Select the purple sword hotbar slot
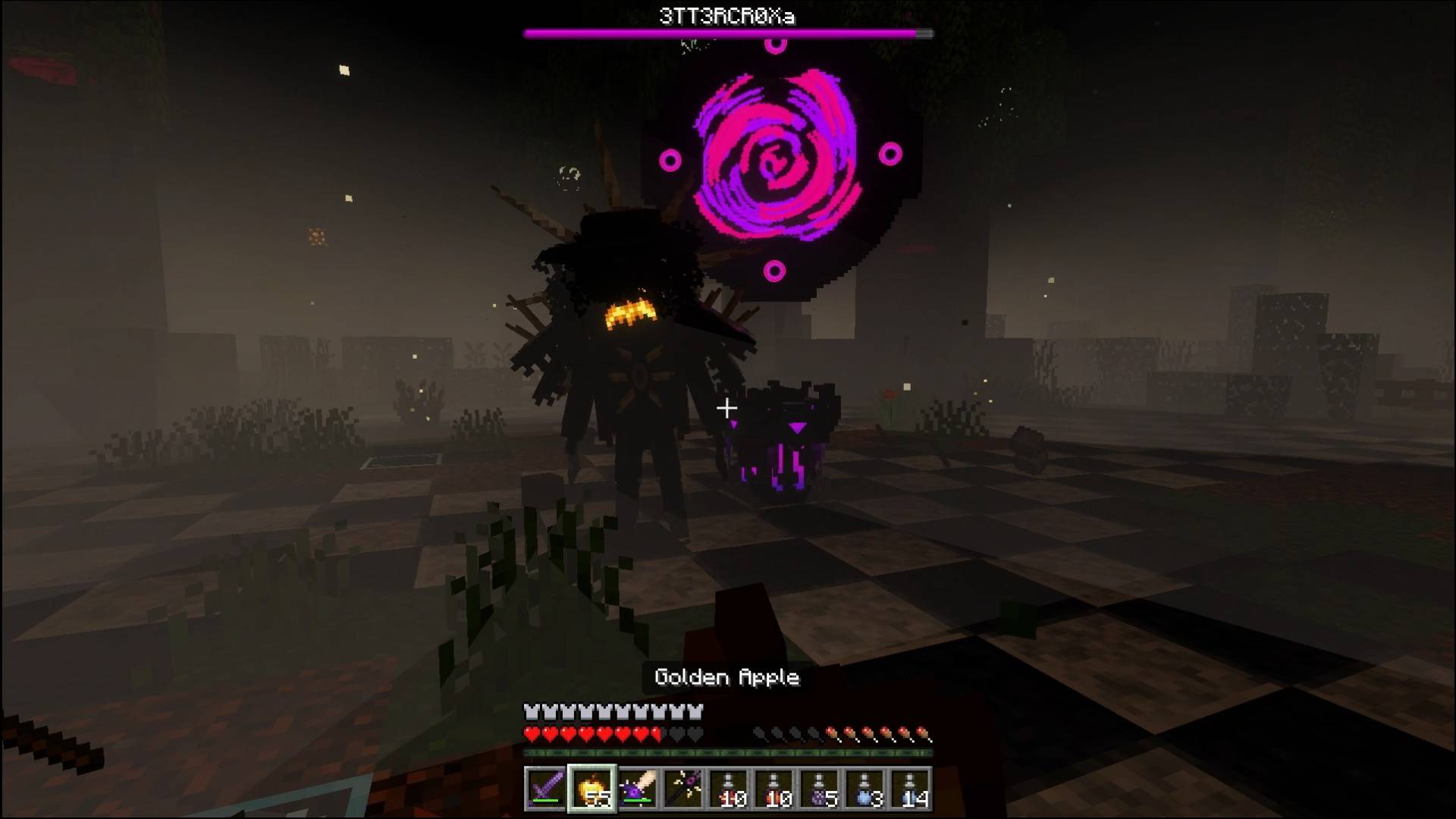 tap(546, 789)
